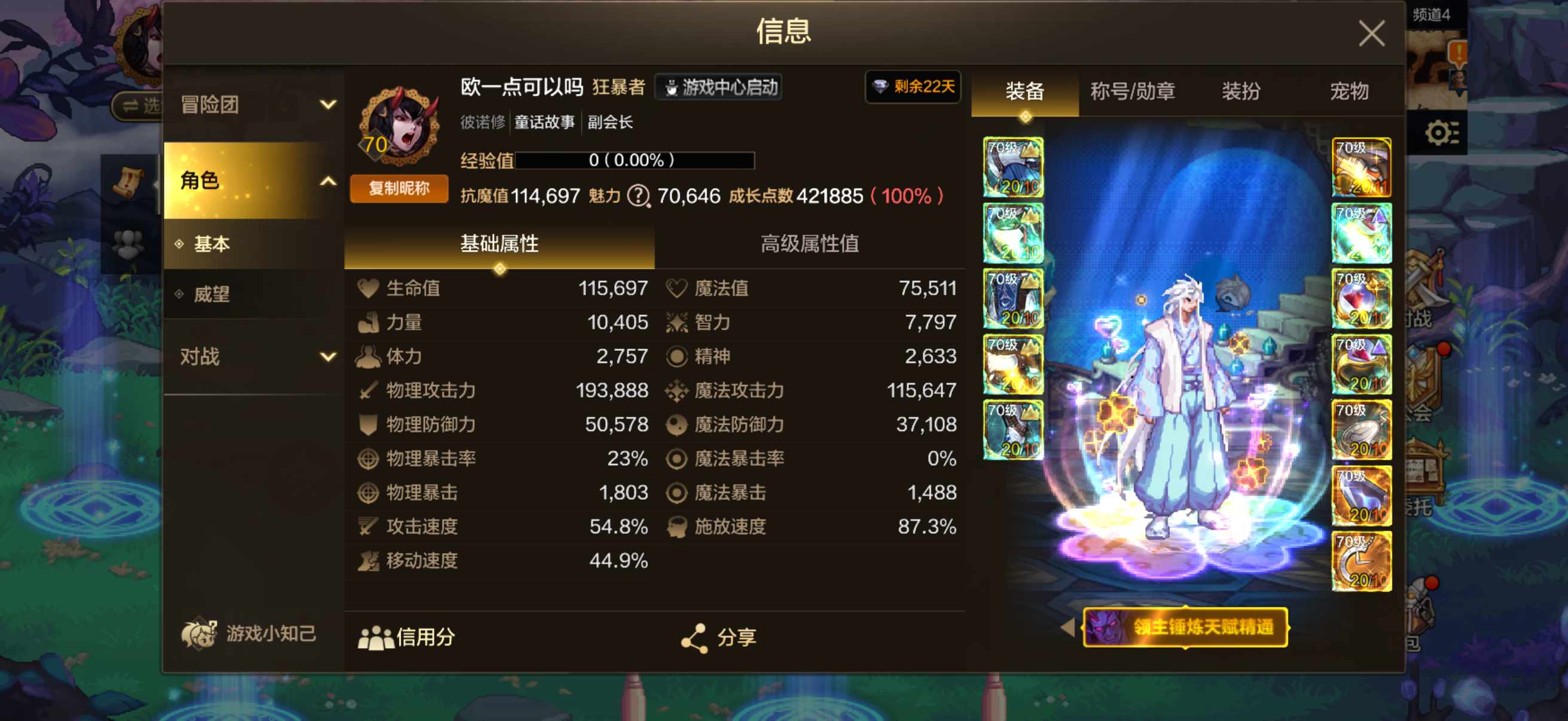Select the golden ring equipment icon
The width and height of the screenshot is (1568, 721).
[x=1362, y=364]
